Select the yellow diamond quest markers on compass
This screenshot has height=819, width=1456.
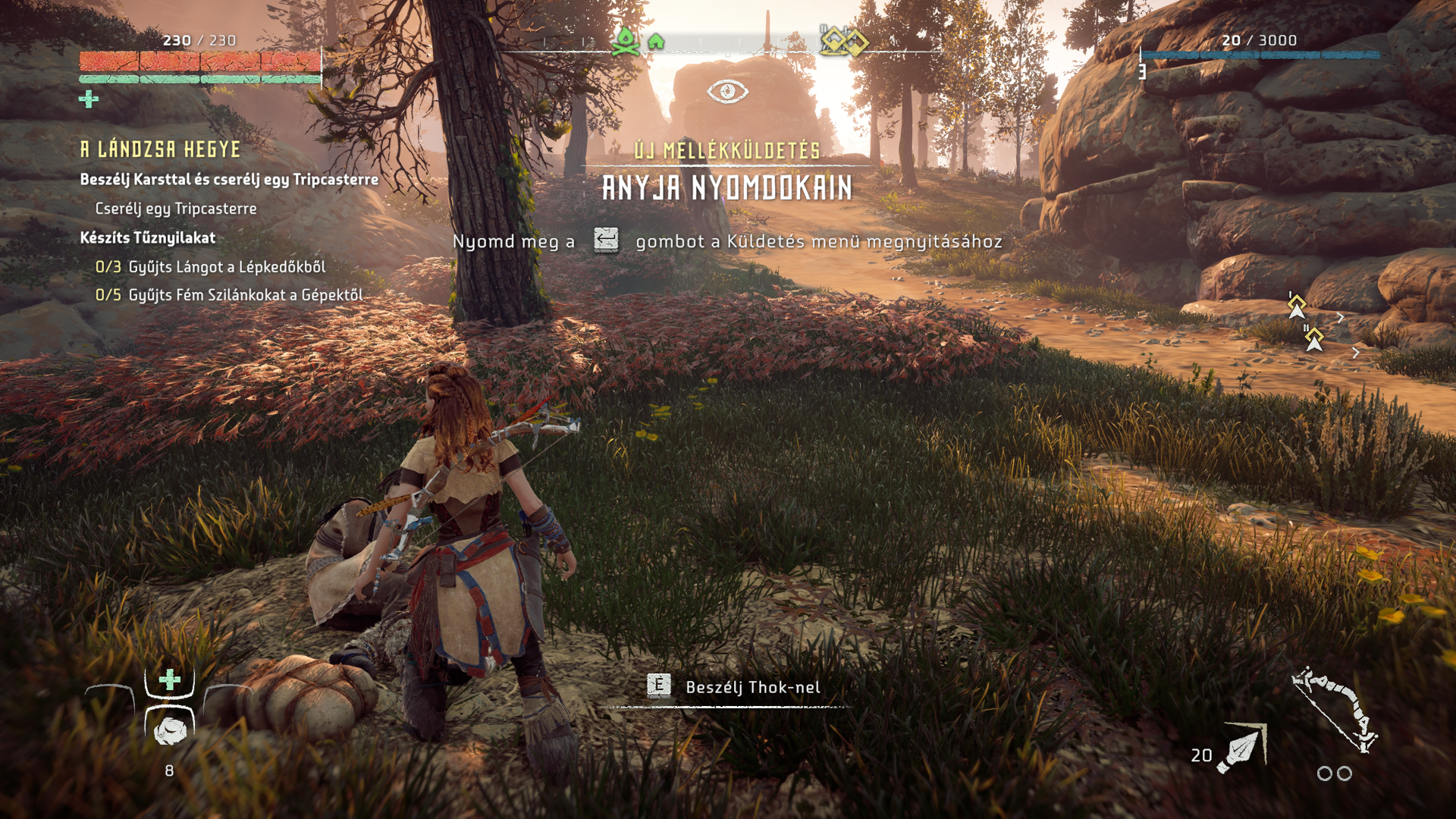tap(844, 41)
